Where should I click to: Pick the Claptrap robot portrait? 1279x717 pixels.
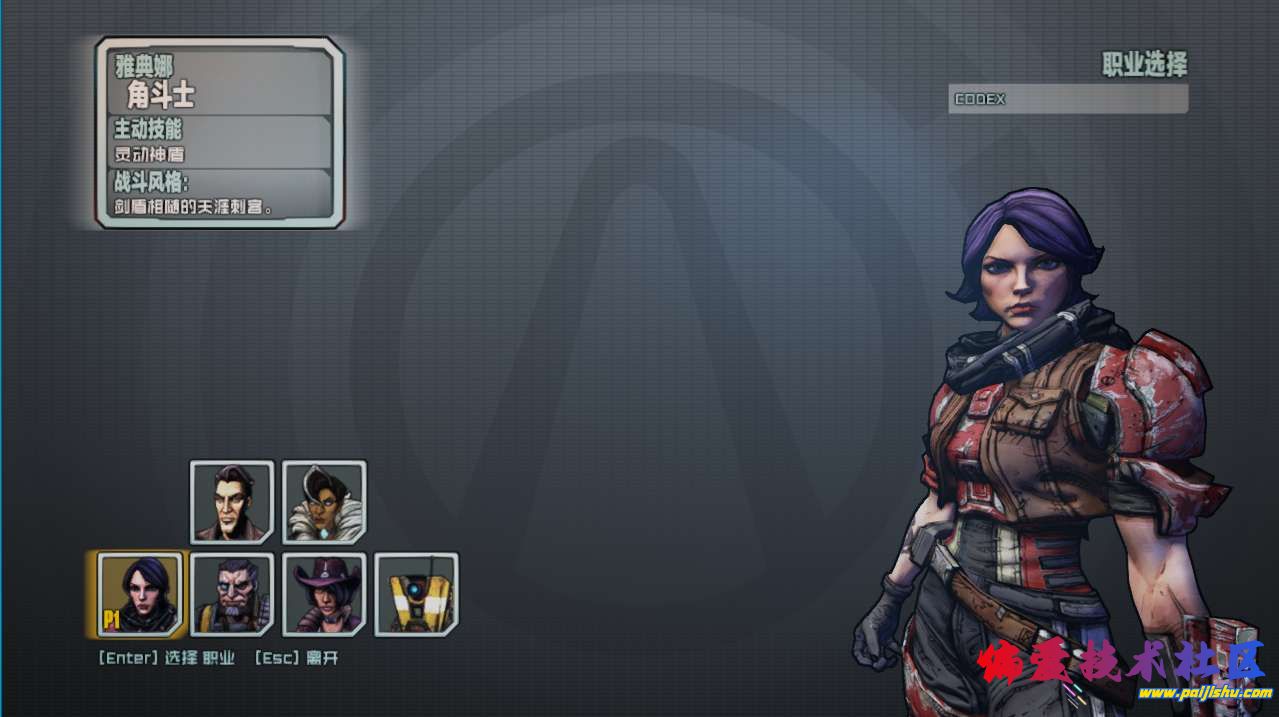pos(416,594)
